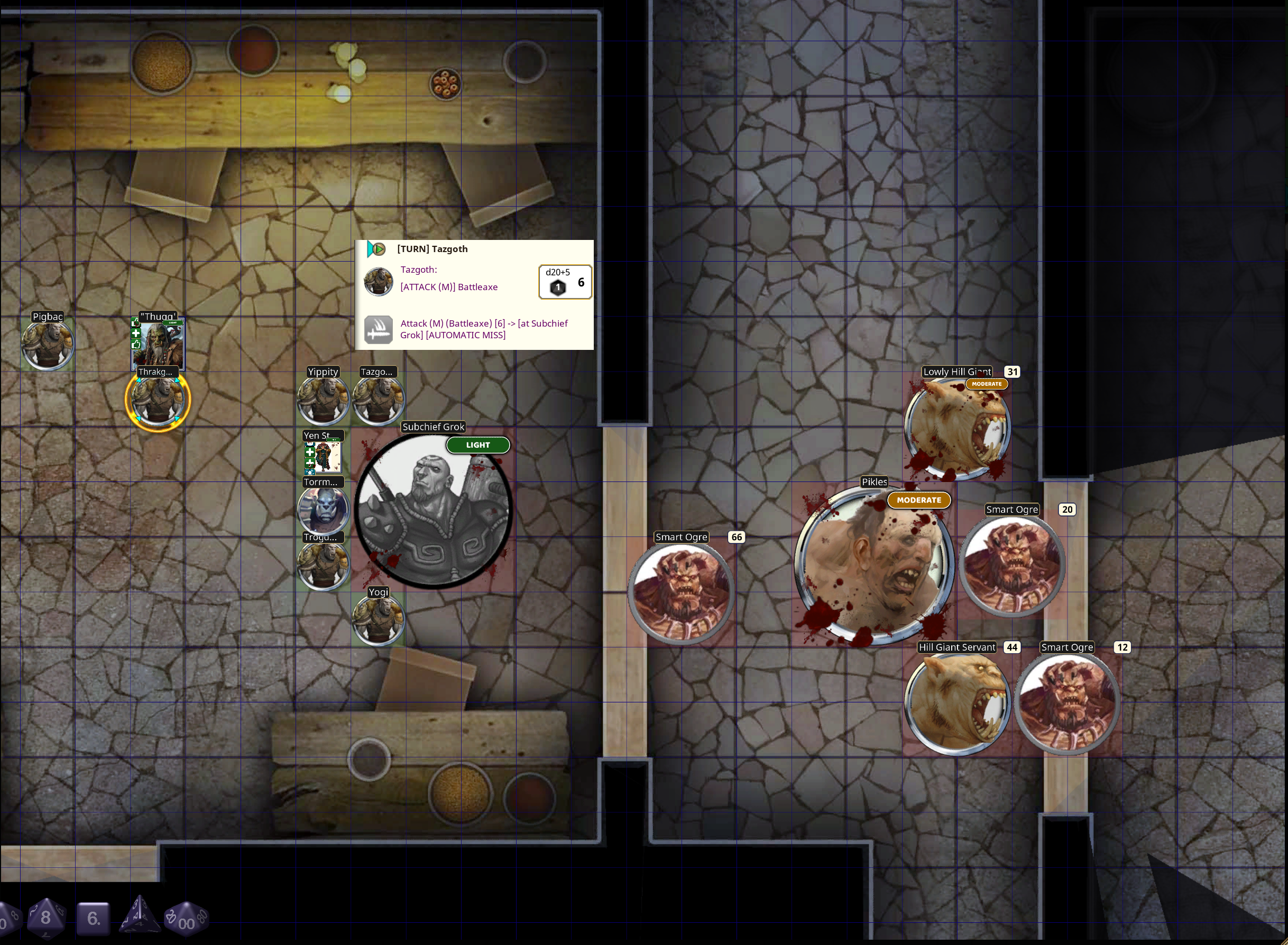Select the Pigbag token
This screenshot has height=945, width=1288.
48,345
